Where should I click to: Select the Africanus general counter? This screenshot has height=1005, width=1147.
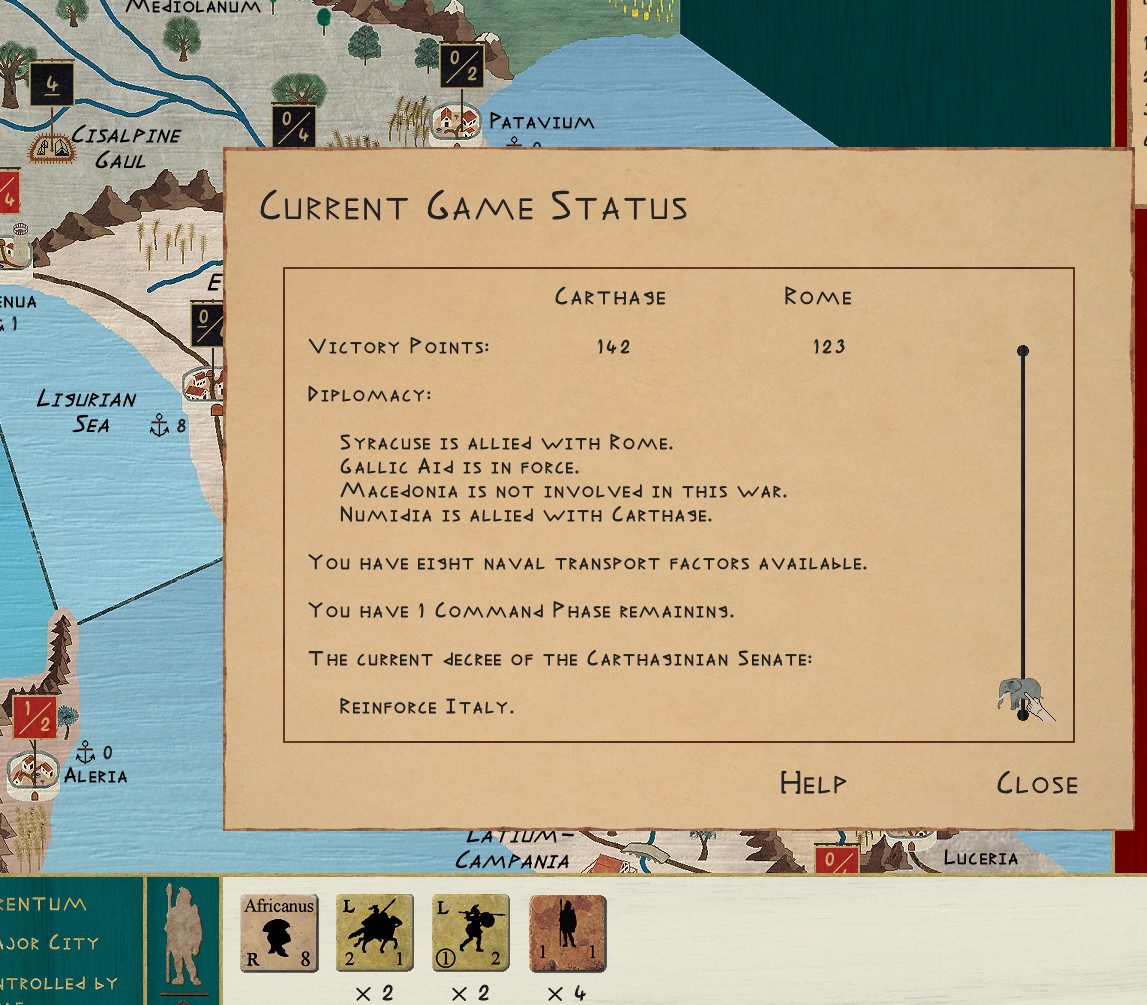pyautogui.click(x=279, y=933)
